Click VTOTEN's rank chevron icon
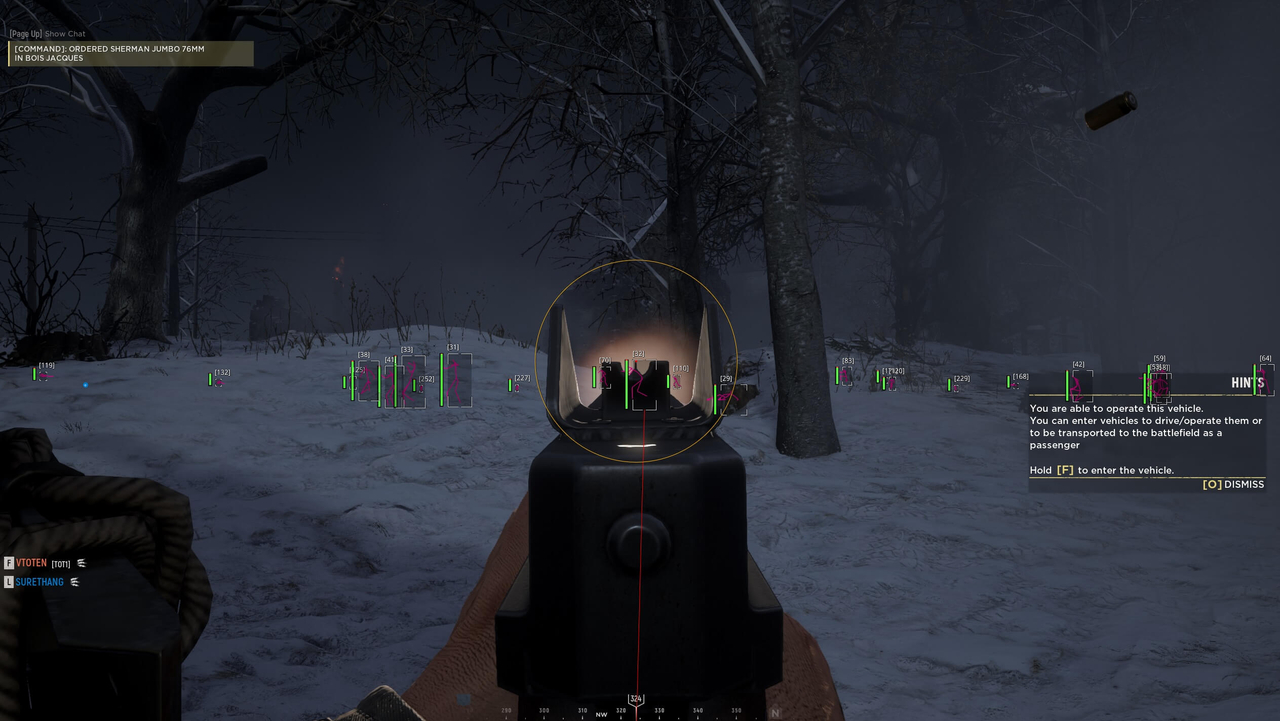Viewport: 1280px width, 721px height. pos(81,563)
